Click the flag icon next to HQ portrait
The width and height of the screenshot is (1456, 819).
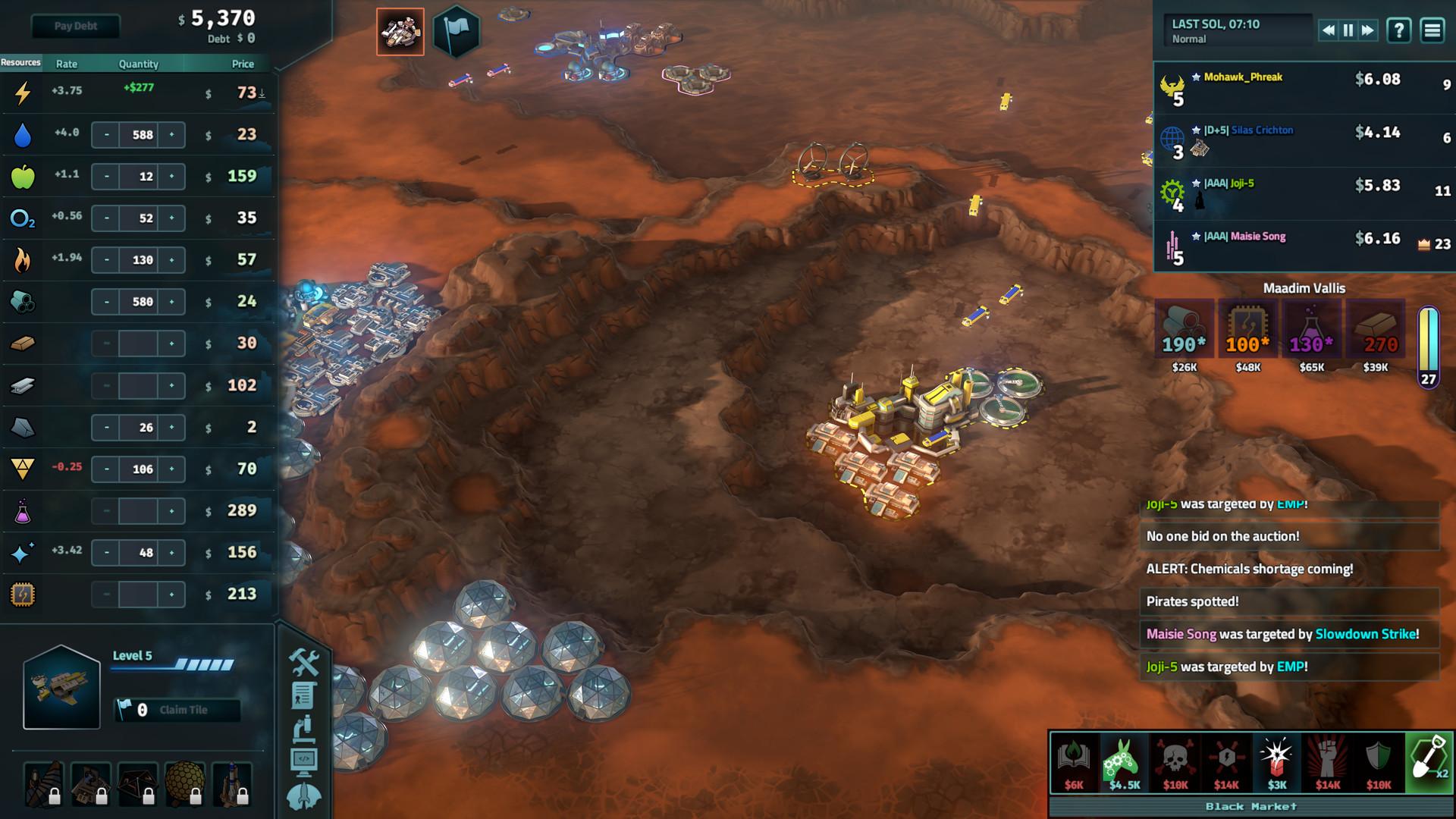pos(455,31)
